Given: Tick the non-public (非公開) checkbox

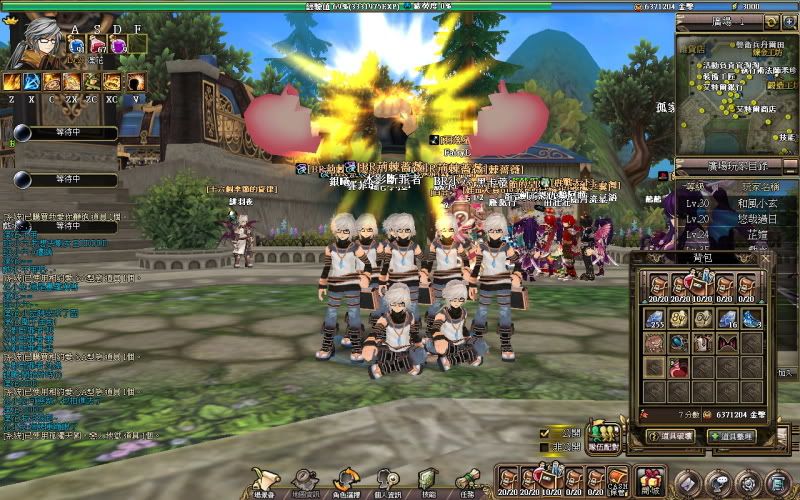Looking at the screenshot, I should pos(545,448).
